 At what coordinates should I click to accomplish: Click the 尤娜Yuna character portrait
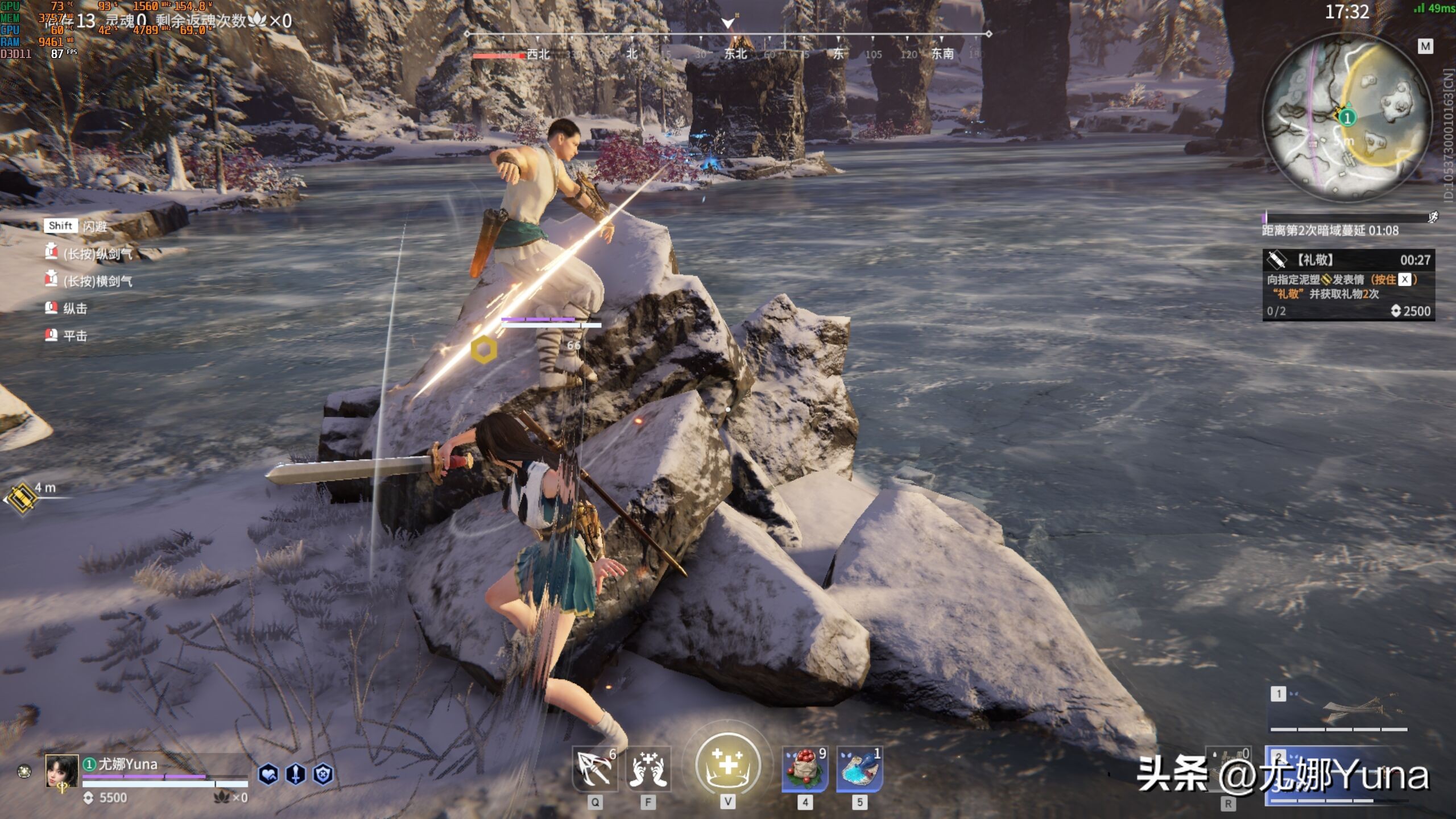[62, 772]
